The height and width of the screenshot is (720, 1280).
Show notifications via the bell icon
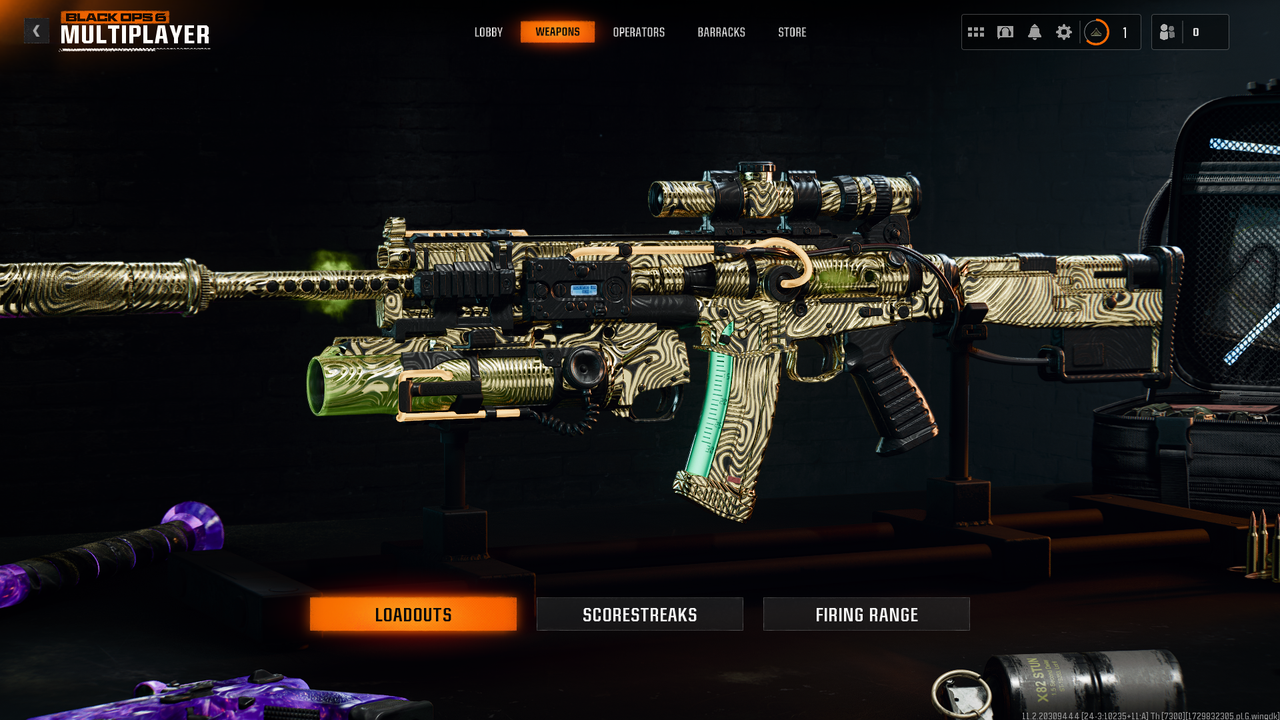[x=1035, y=32]
